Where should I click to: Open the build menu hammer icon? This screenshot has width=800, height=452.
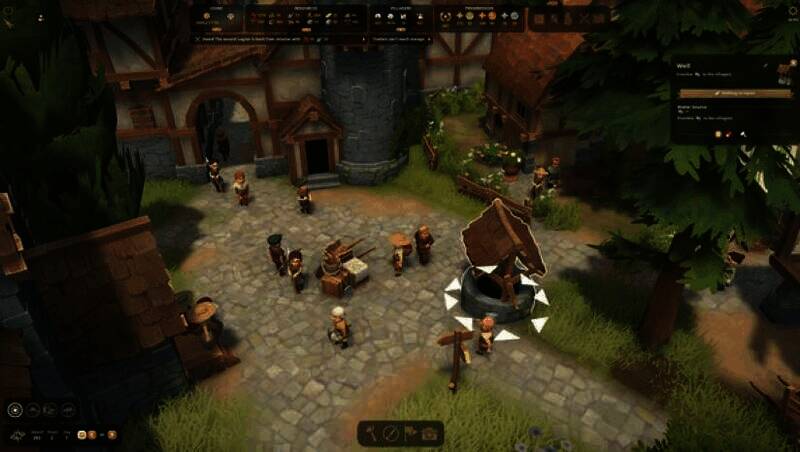pos(372,433)
